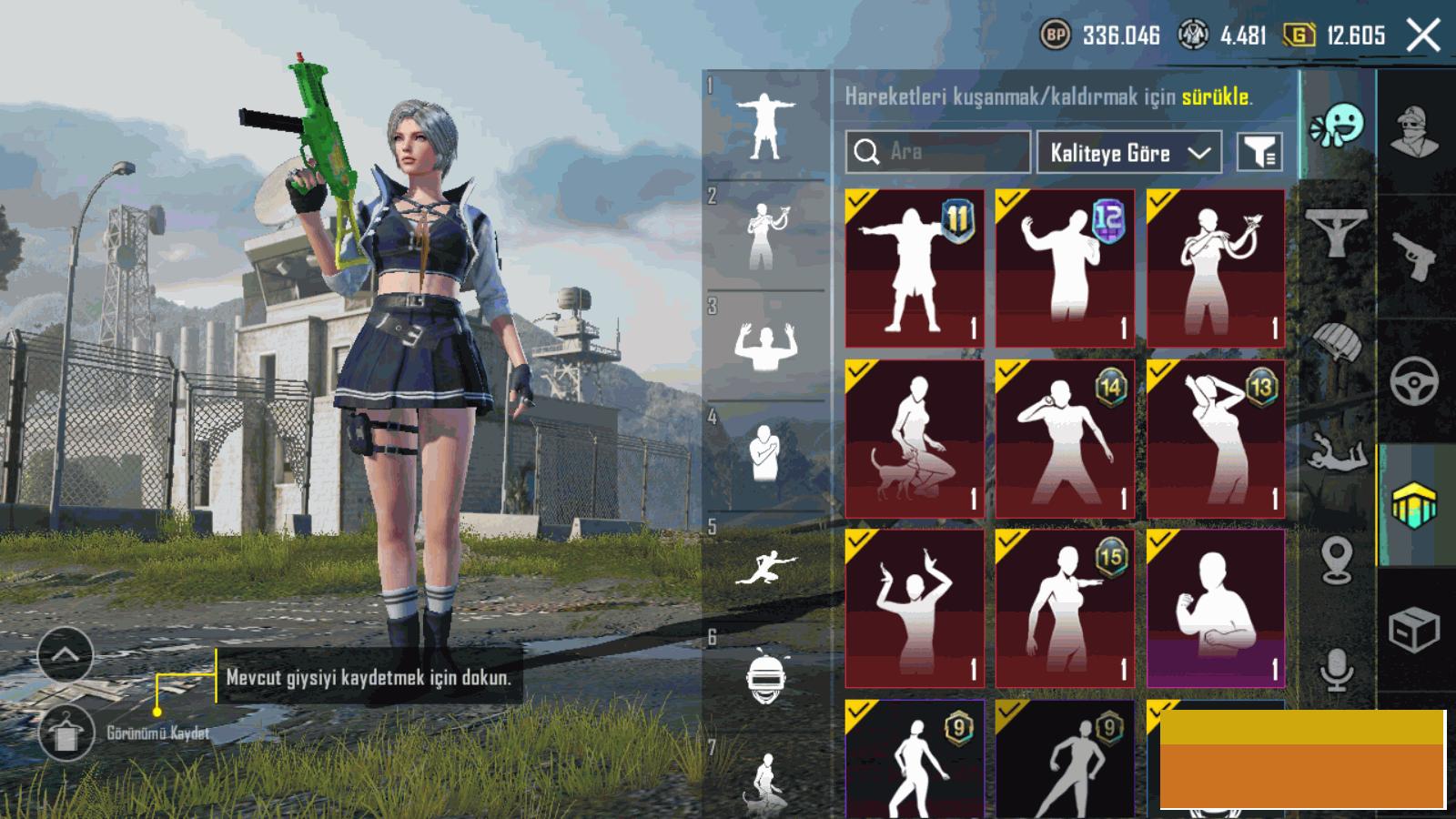Choose the emote with the 15 badge
1456x819 pixels.
(1065, 608)
